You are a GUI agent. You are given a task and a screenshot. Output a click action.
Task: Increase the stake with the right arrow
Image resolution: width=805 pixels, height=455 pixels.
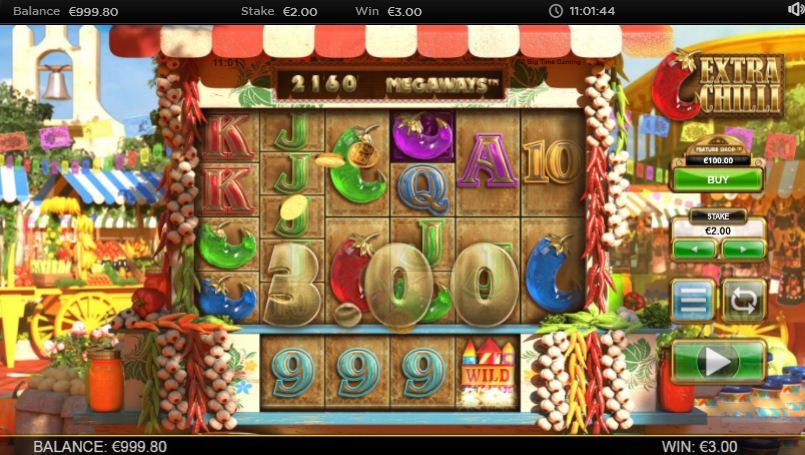[x=742, y=249]
